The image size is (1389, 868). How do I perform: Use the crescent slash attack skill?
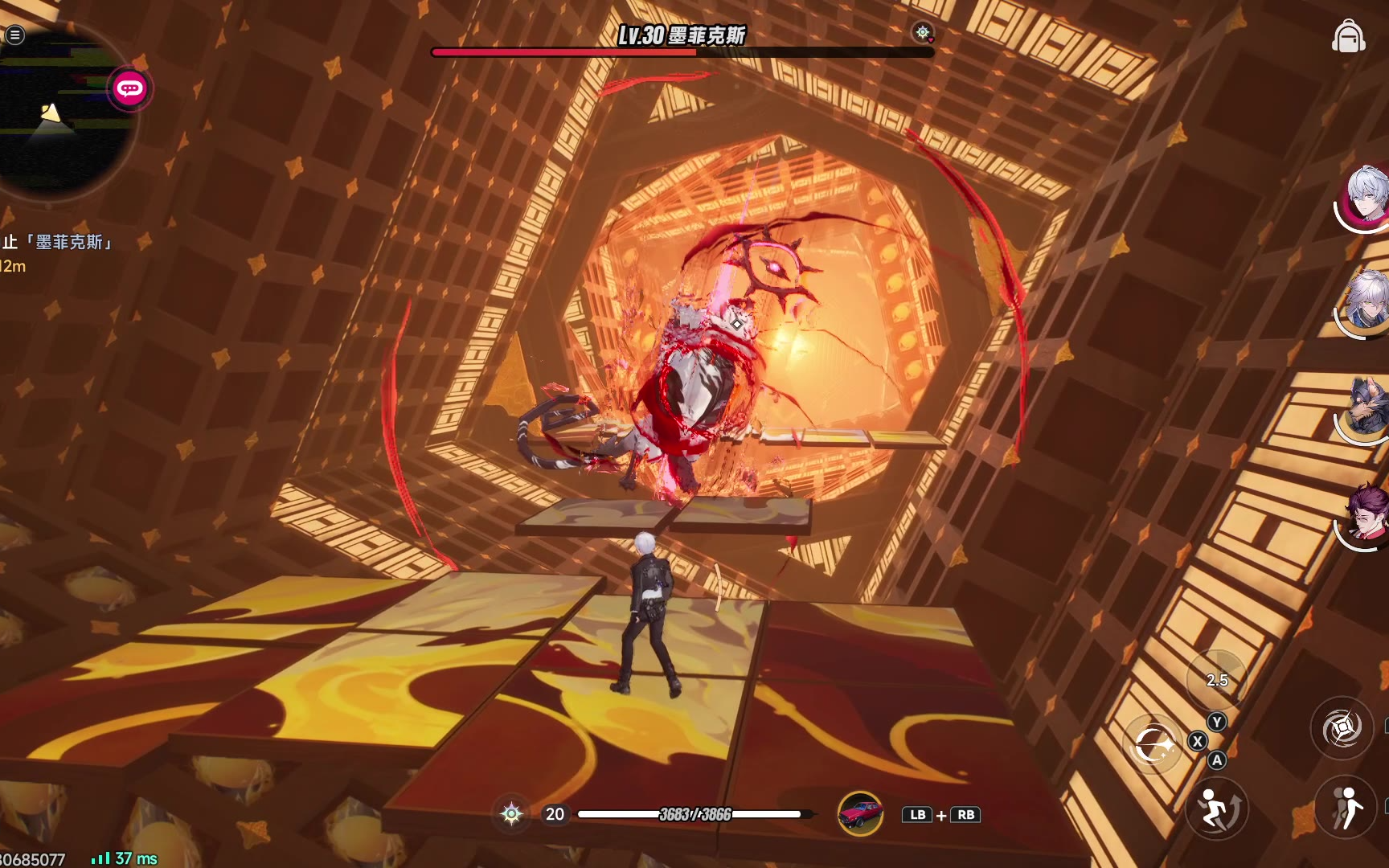[1154, 744]
